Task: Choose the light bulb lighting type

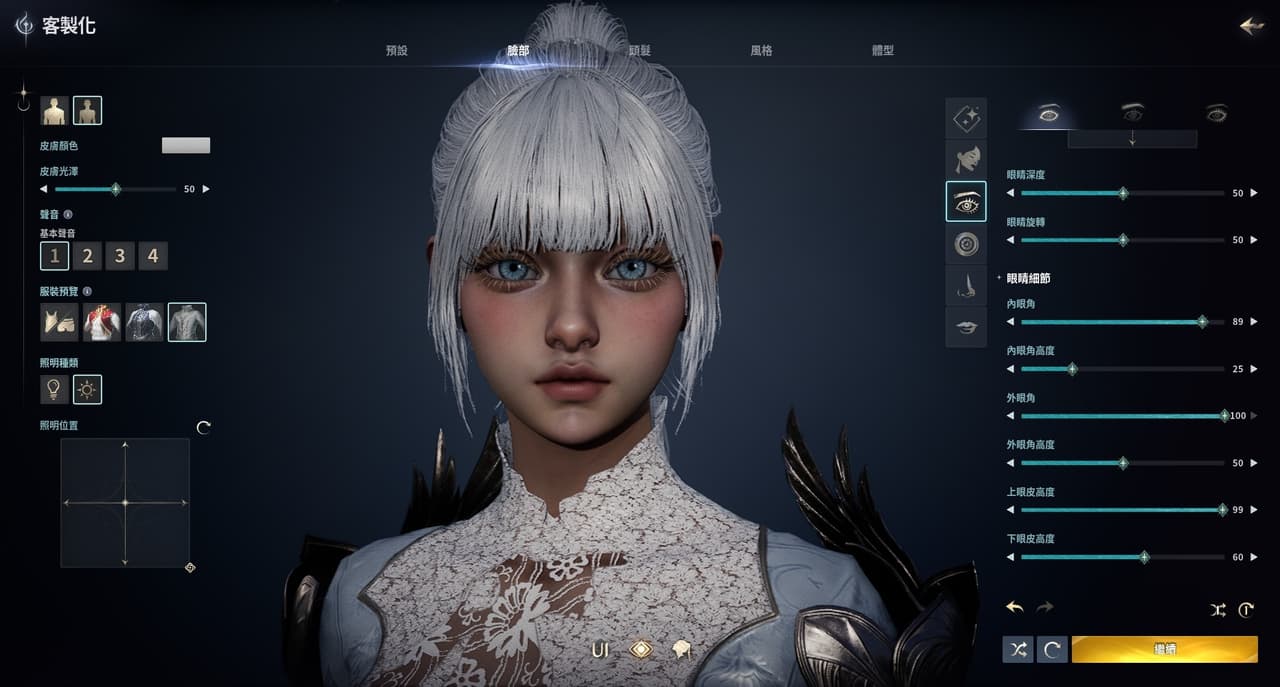Action: click(x=54, y=389)
